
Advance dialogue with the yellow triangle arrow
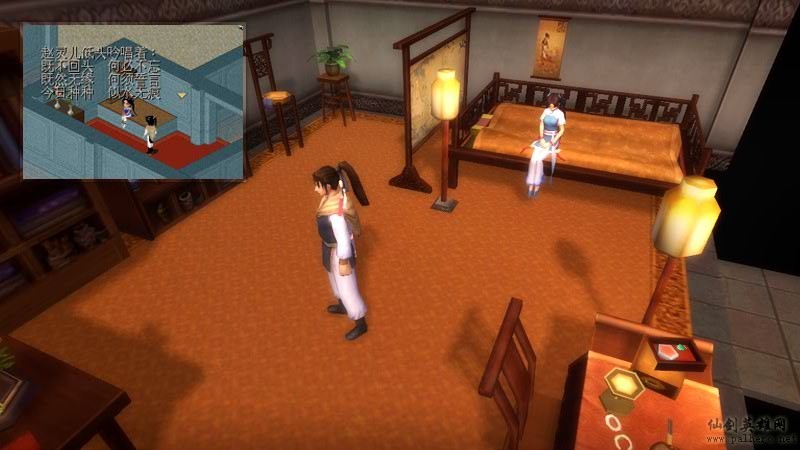tap(182, 94)
